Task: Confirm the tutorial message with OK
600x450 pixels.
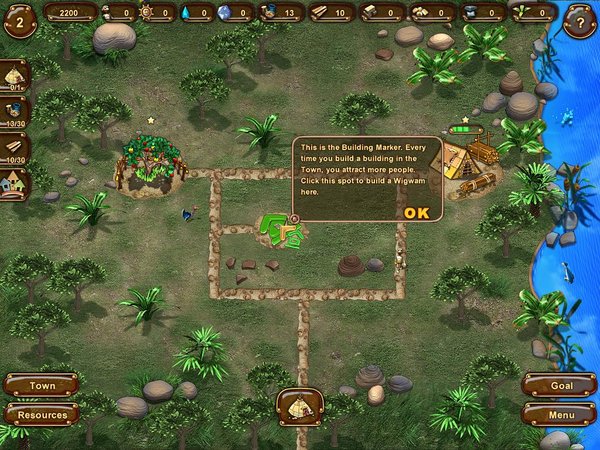Action: (x=416, y=212)
